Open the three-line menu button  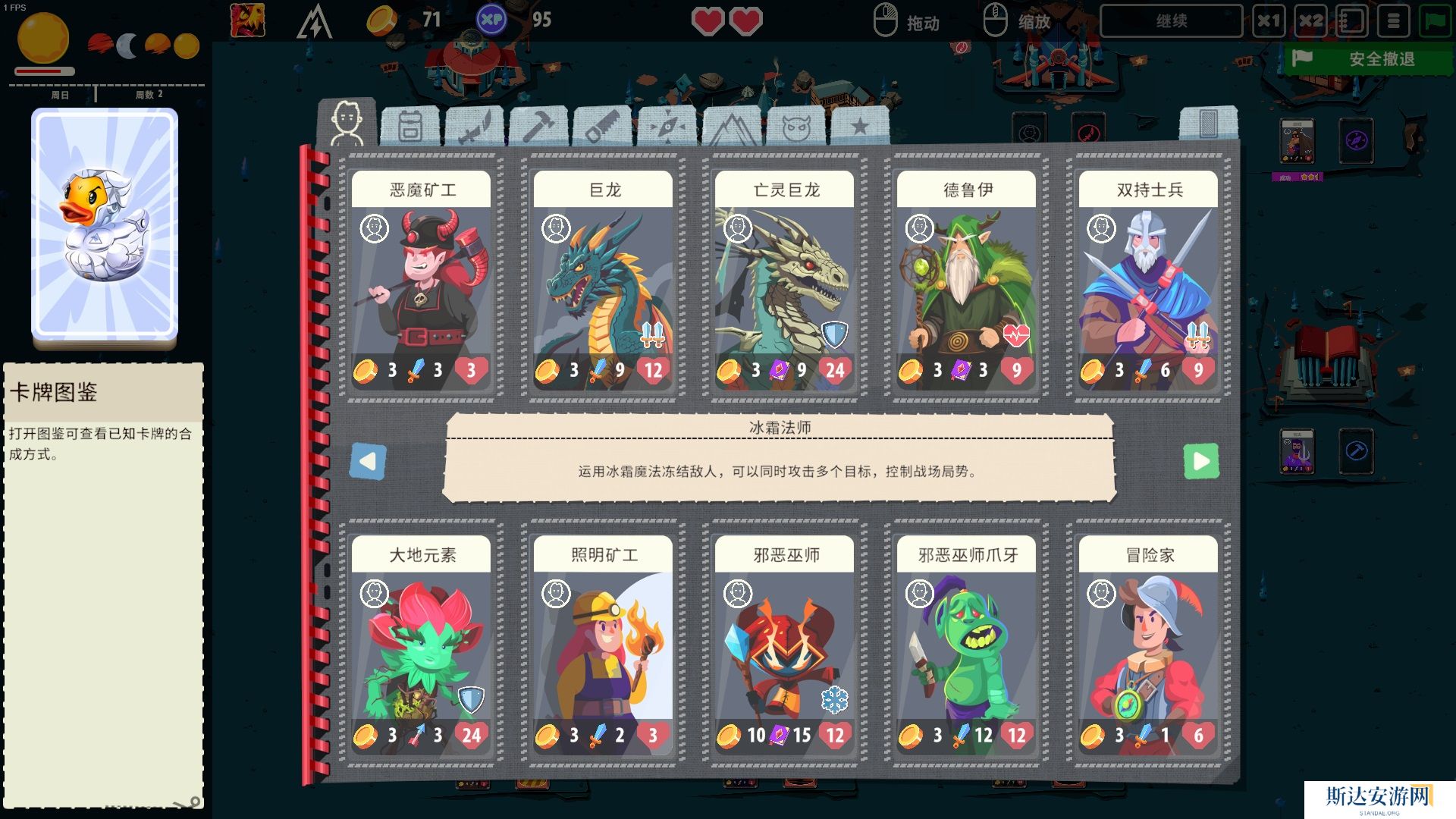point(1394,21)
